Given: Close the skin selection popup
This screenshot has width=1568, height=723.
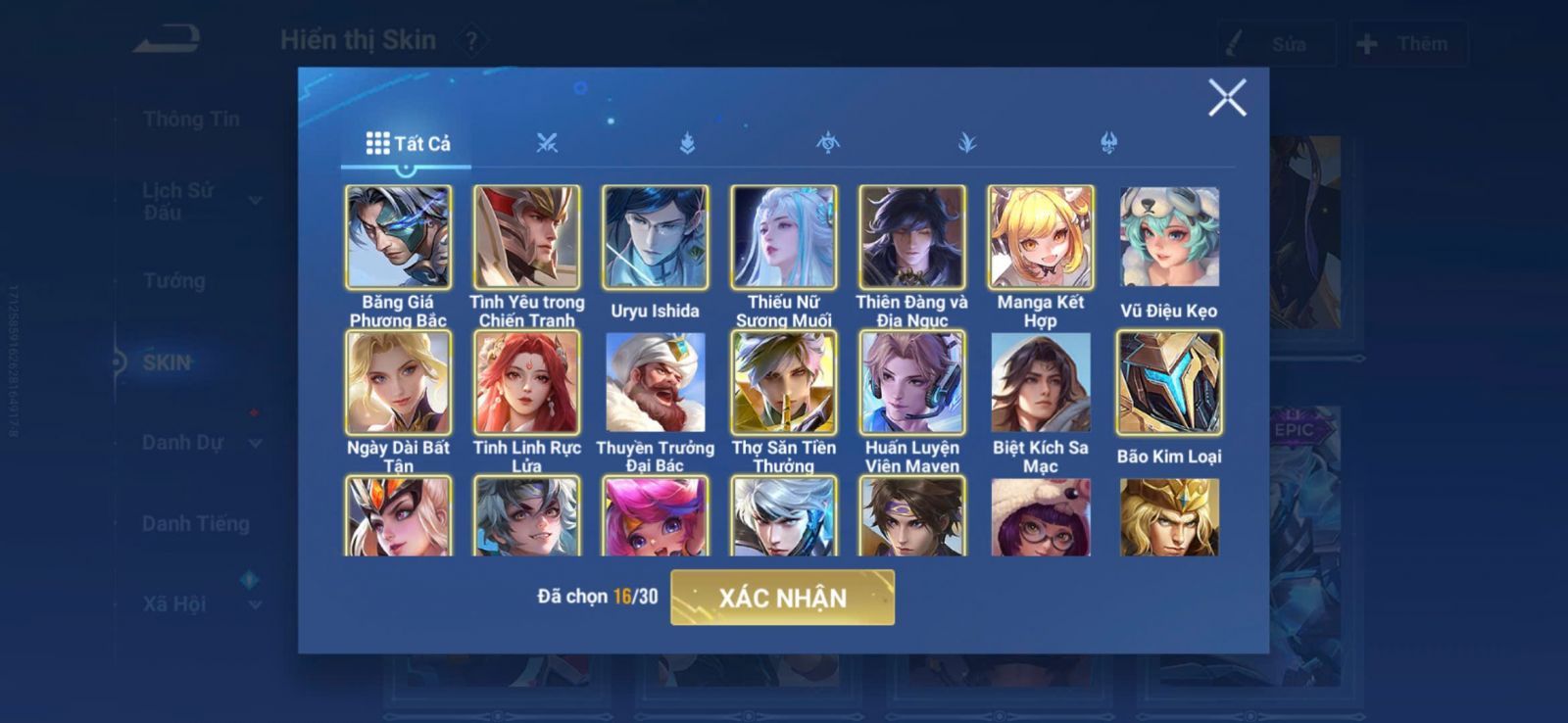Looking at the screenshot, I should [1226, 98].
